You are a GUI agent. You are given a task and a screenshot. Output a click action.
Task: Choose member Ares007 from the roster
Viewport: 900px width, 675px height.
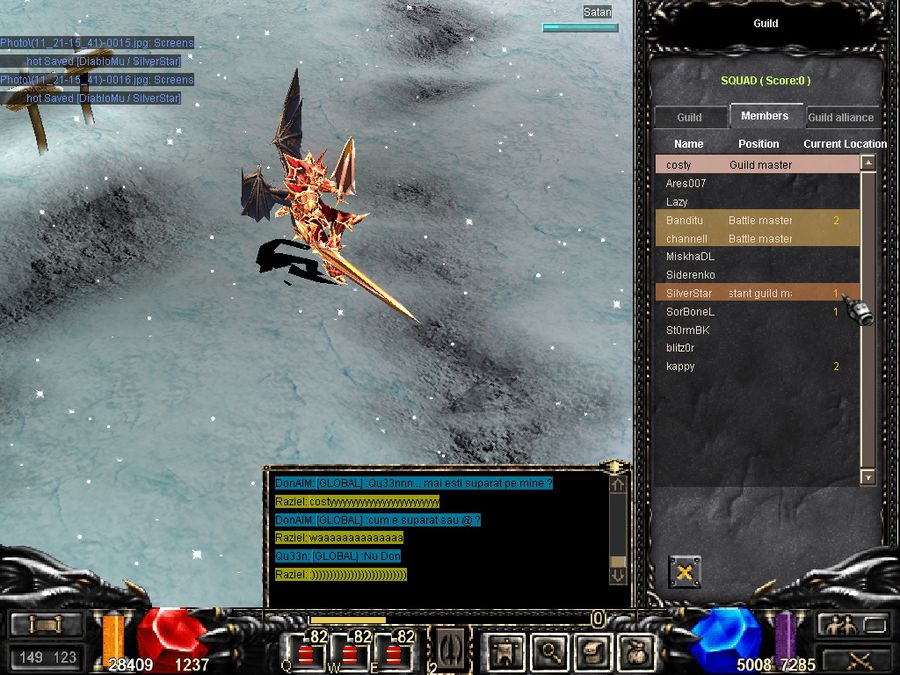756,184
